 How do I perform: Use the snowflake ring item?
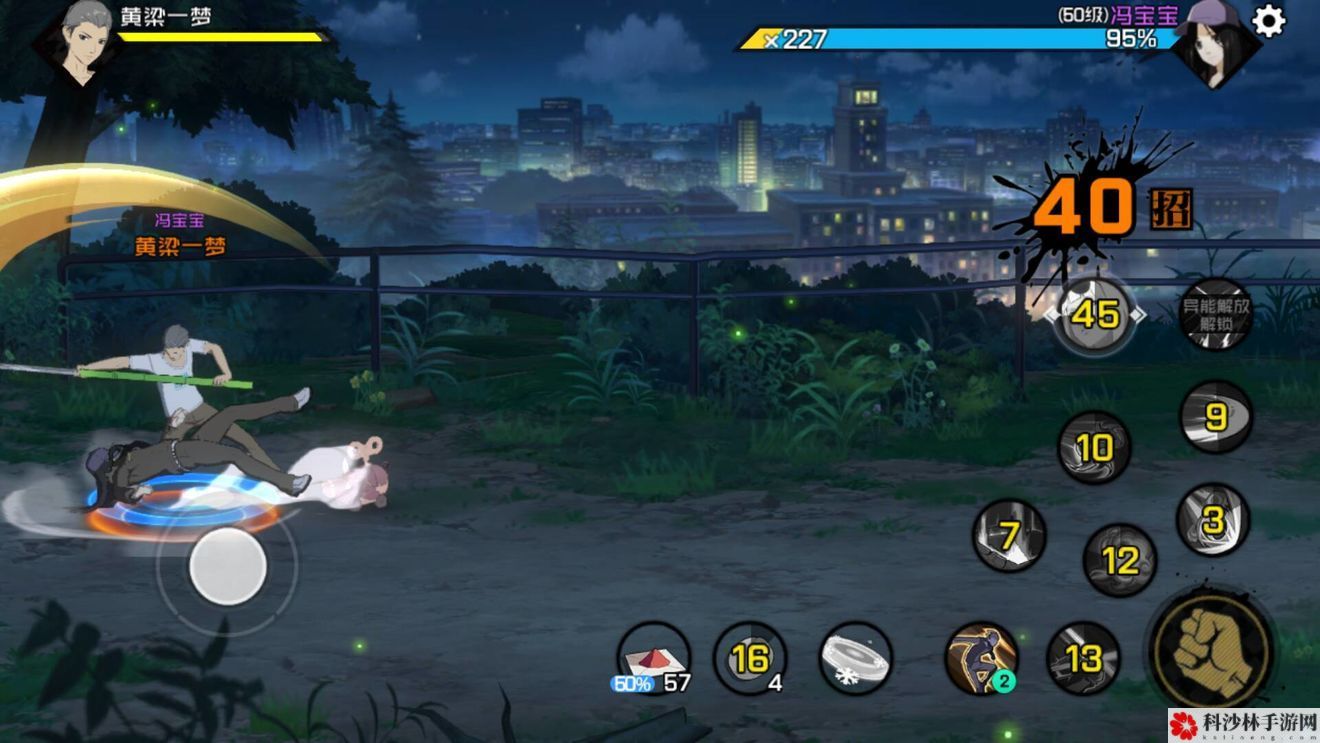click(x=856, y=658)
